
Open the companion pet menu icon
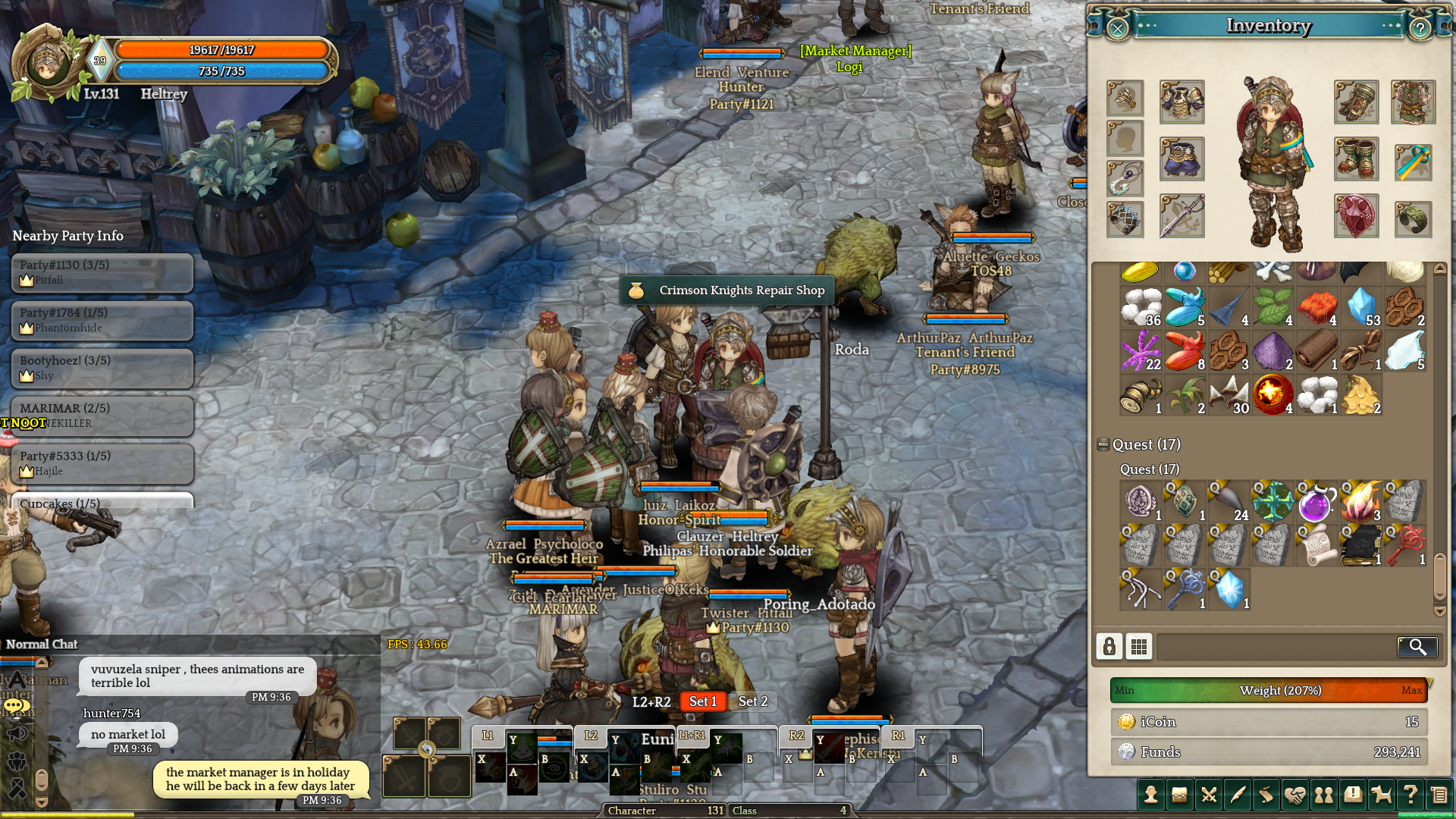coord(1382,795)
